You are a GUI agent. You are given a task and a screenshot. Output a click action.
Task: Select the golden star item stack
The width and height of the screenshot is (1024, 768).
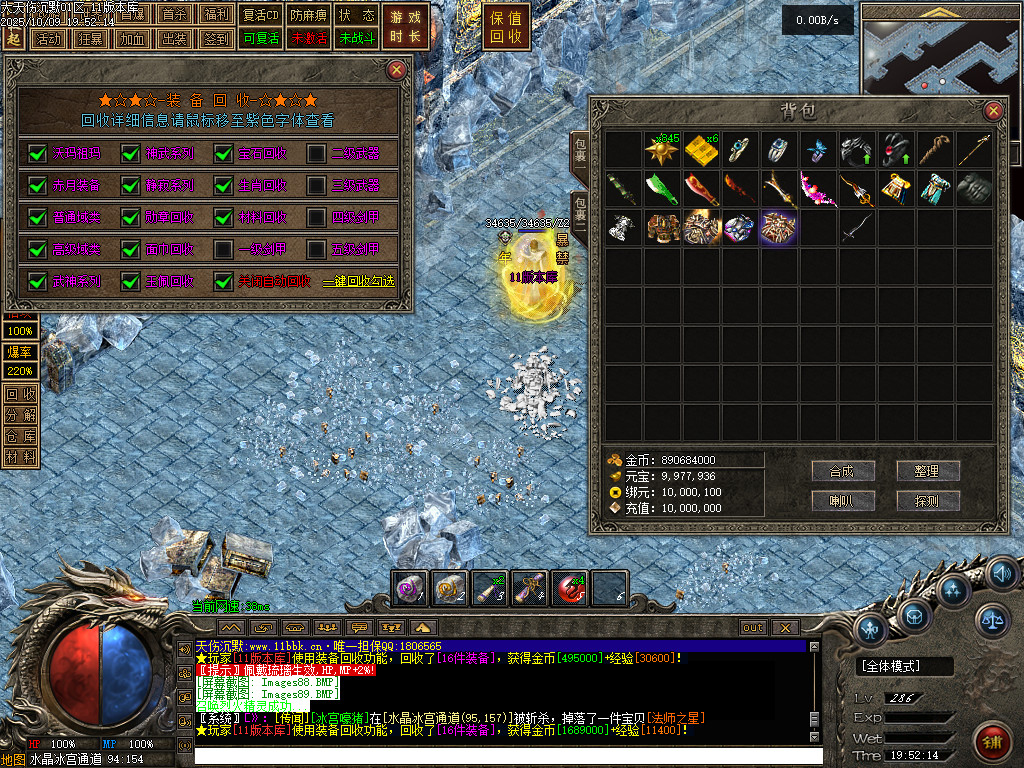[x=662, y=151]
